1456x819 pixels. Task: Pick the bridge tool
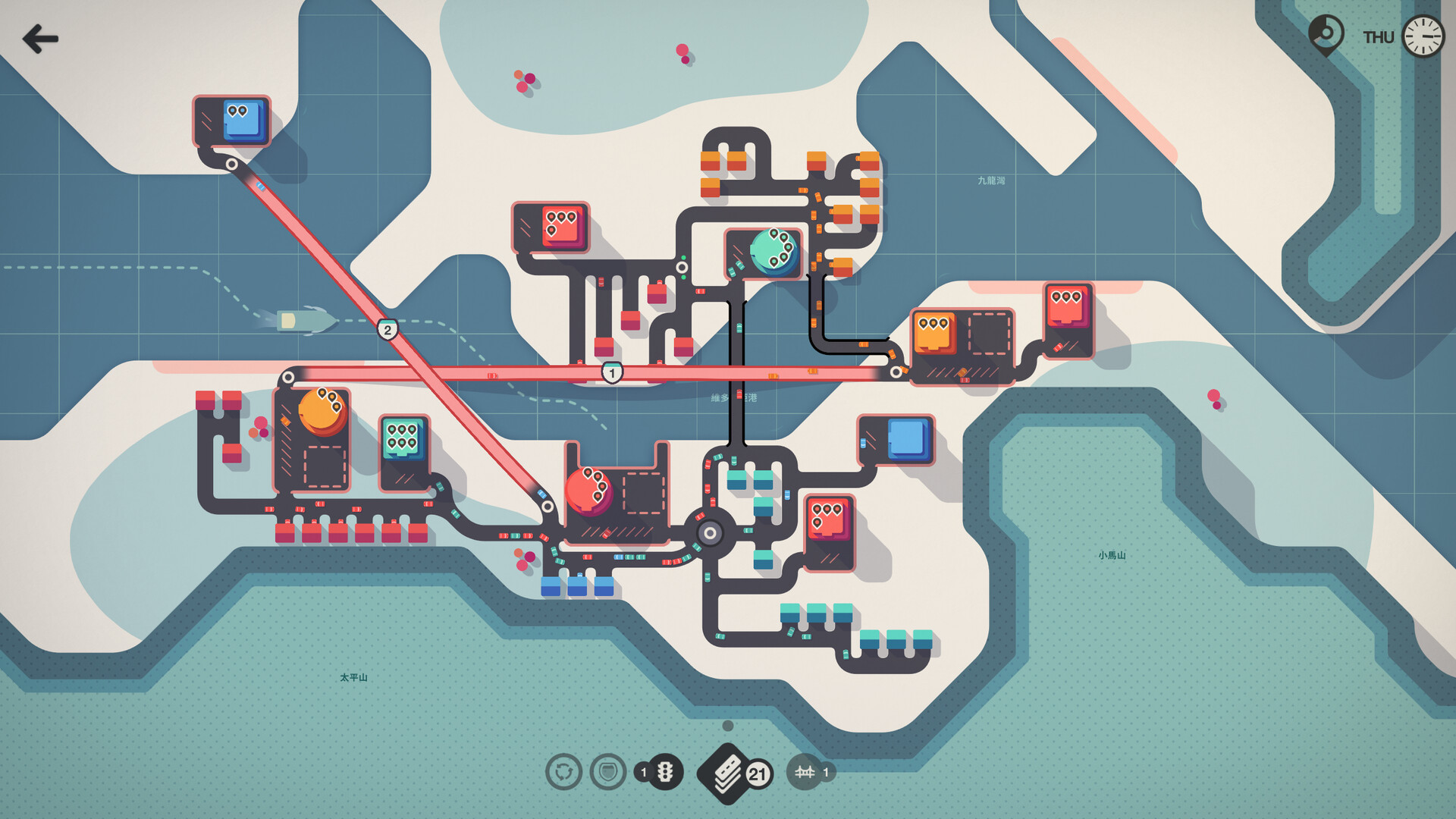coord(805,772)
